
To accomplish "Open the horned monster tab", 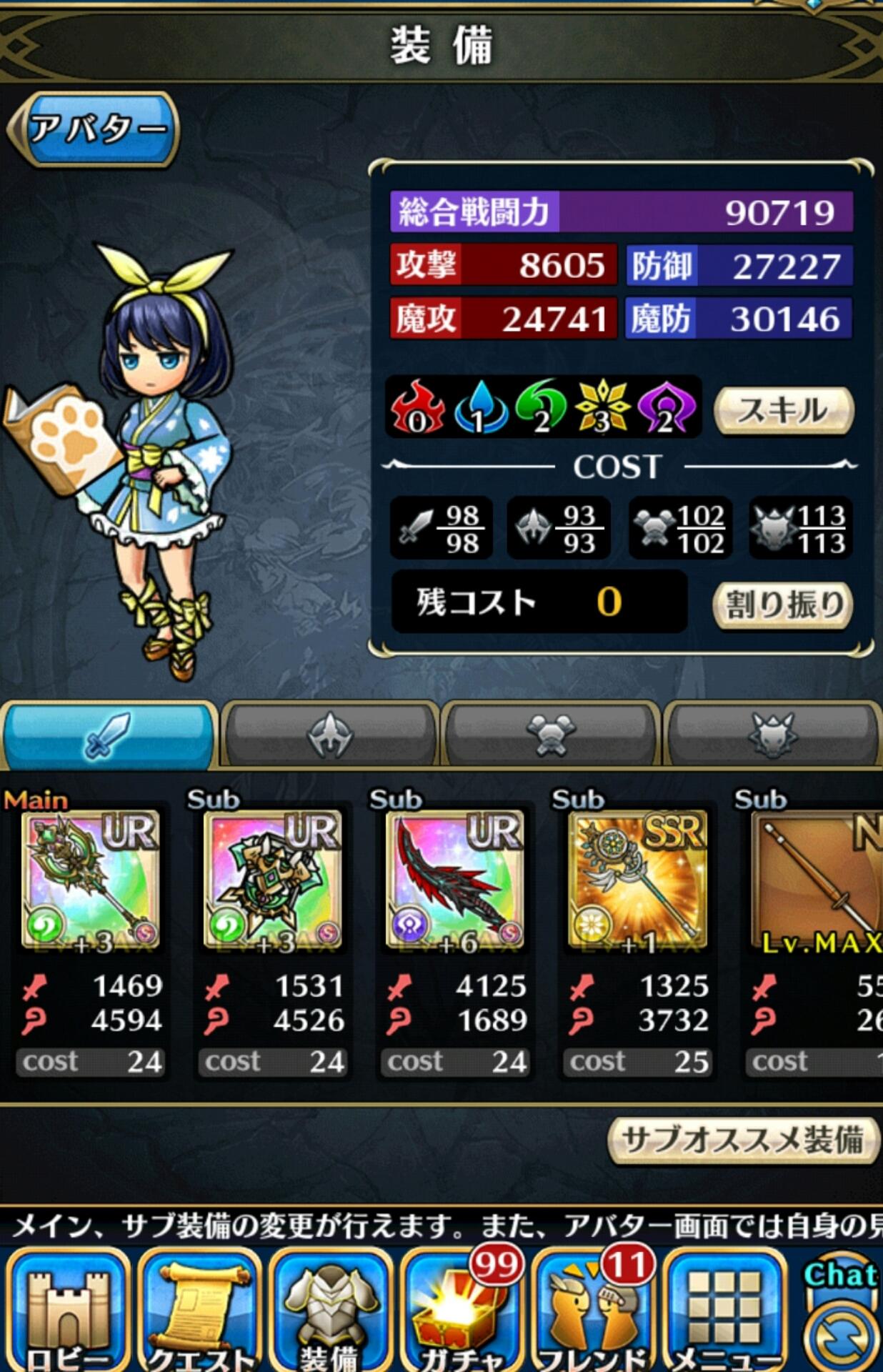I will 772,735.
